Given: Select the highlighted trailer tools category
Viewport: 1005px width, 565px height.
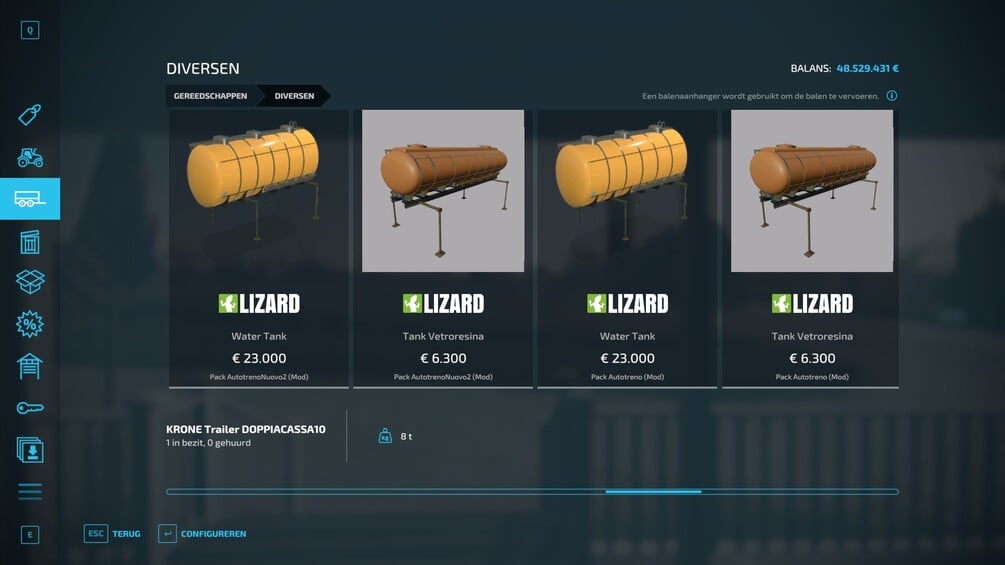Looking at the screenshot, I should point(30,199).
